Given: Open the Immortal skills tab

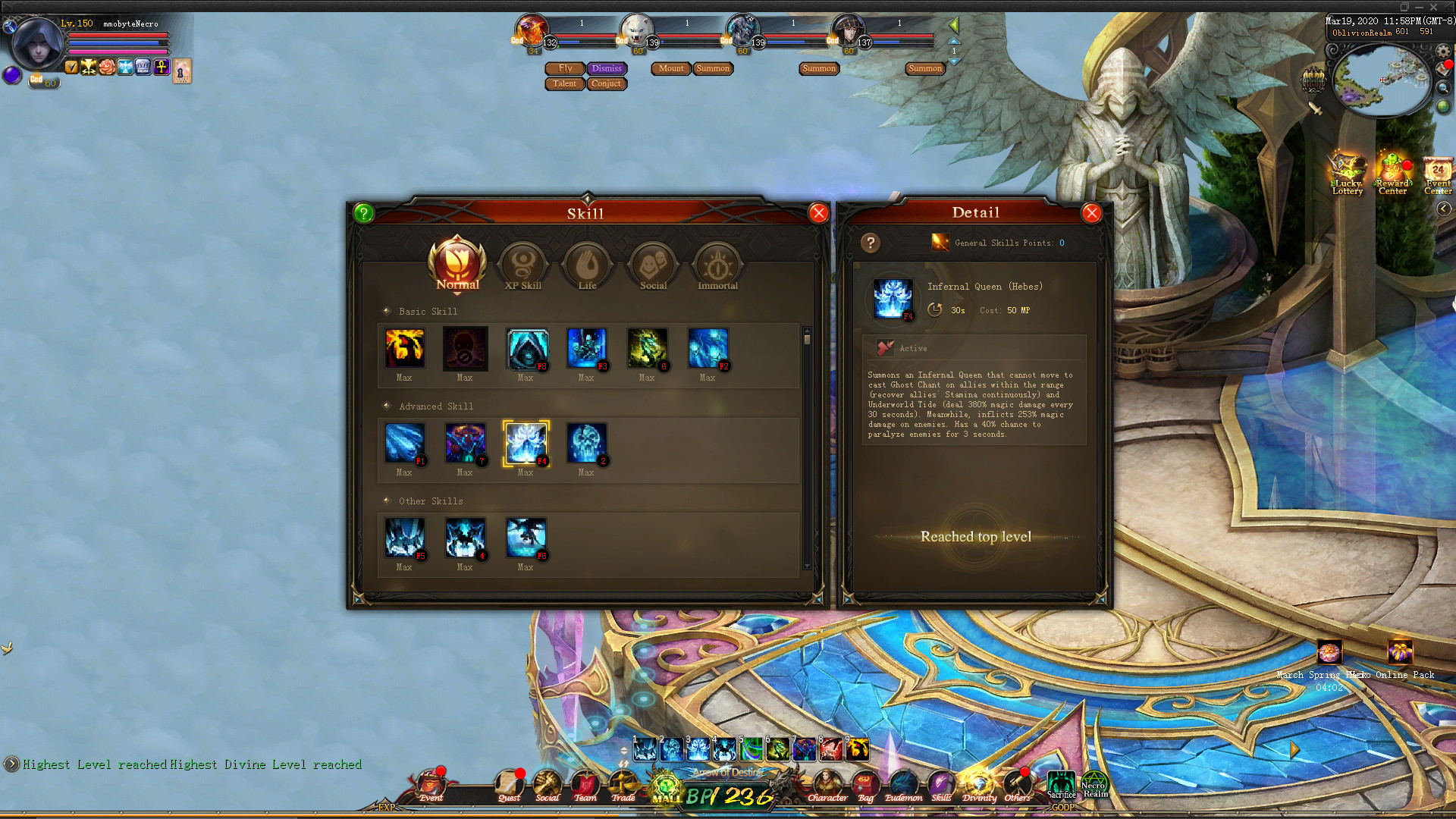Looking at the screenshot, I should (717, 264).
